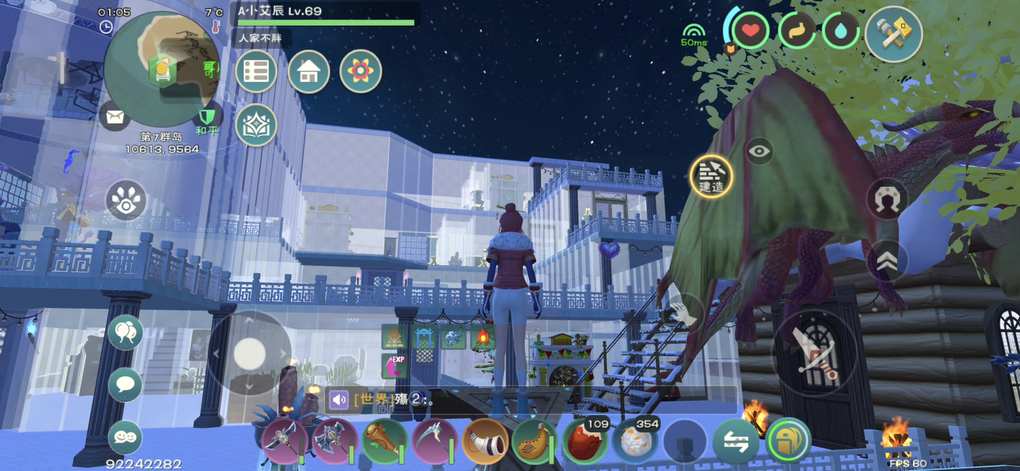Tap the horseshoe mount button
The width and height of the screenshot is (1020, 471).
[x=886, y=199]
